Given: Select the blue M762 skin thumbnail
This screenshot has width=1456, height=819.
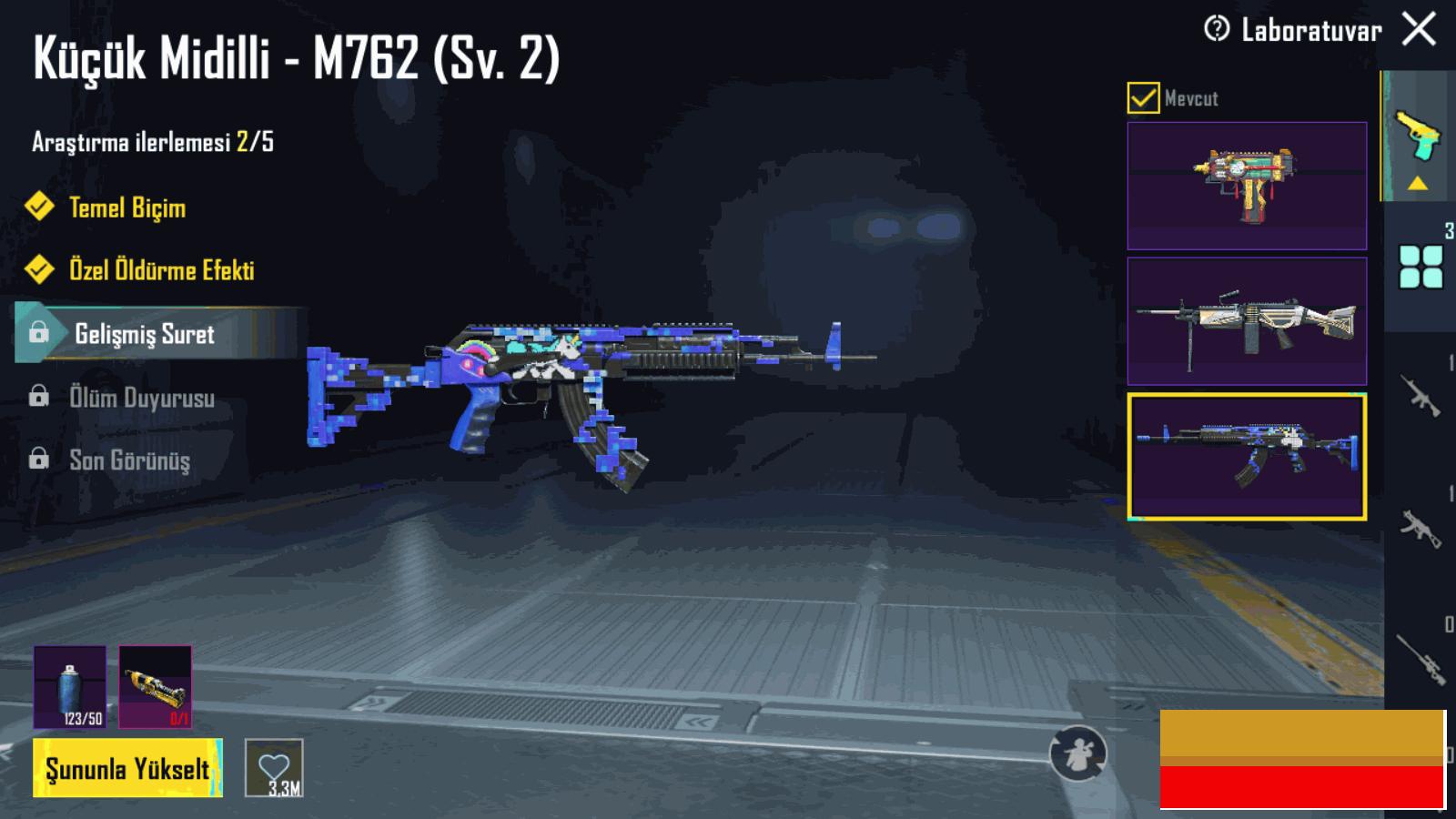Looking at the screenshot, I should [1247, 457].
